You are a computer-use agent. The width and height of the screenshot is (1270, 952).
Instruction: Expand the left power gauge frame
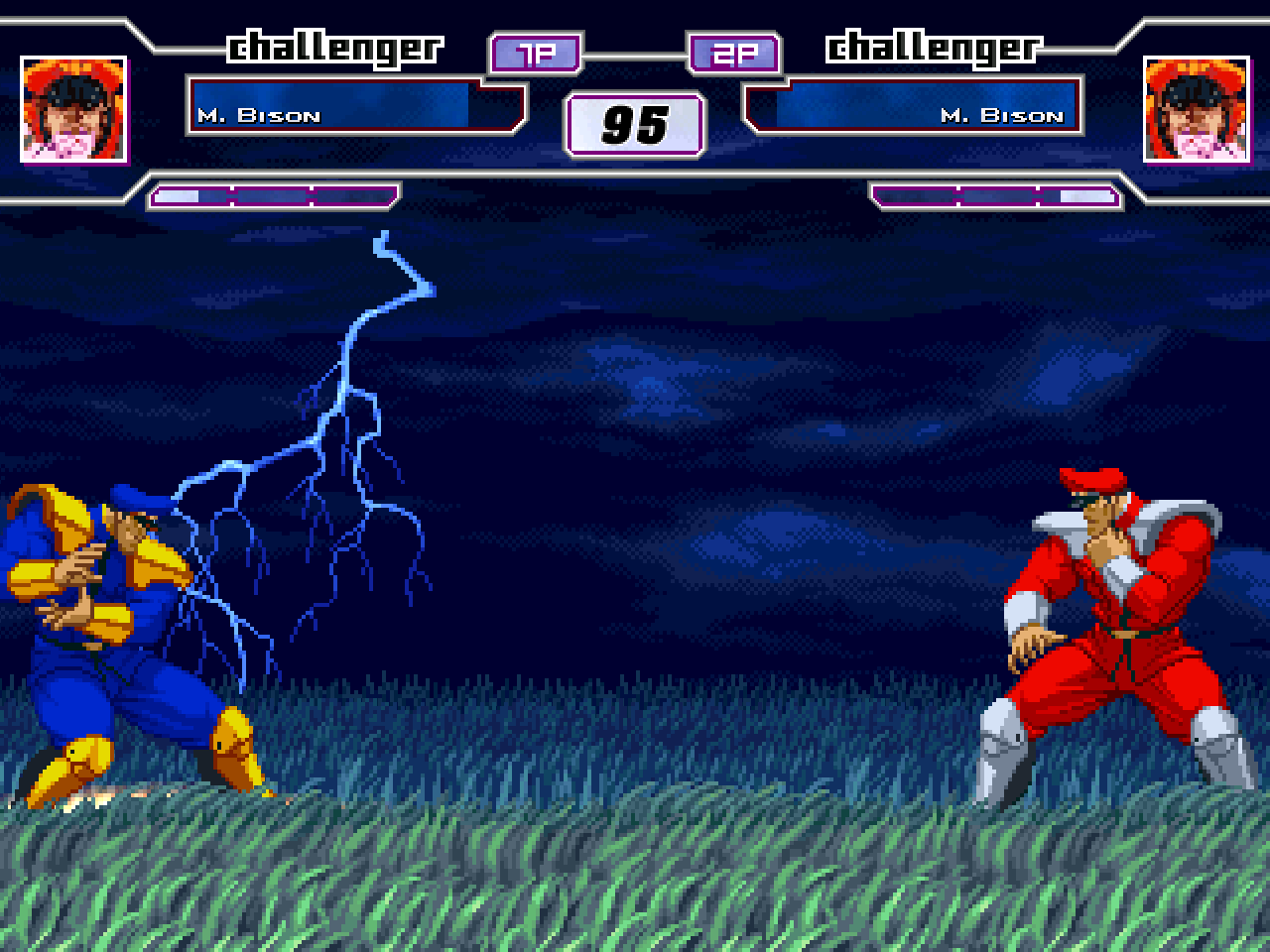point(275,195)
